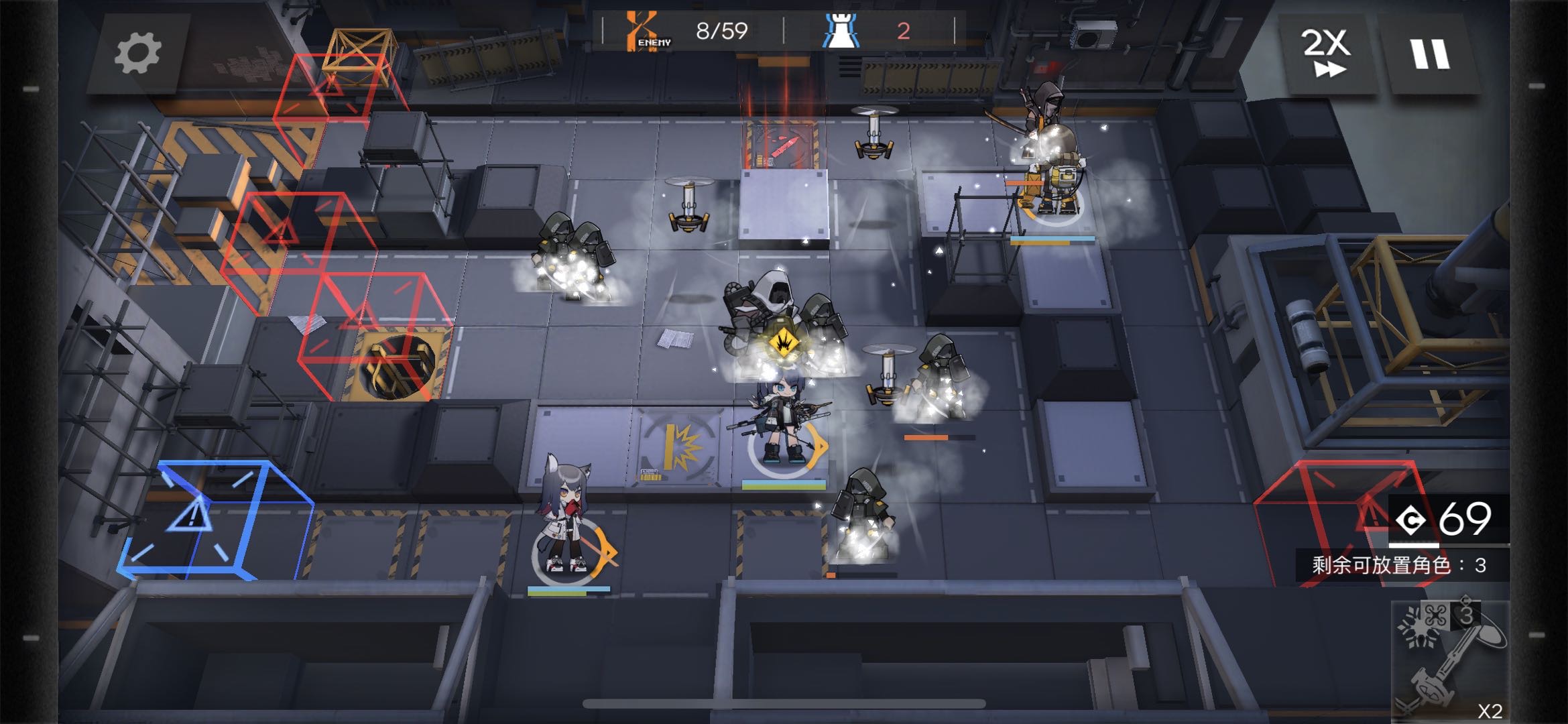Image resolution: width=1568 pixels, height=724 pixels.
Task: Open the gear settings menu
Action: [138, 54]
